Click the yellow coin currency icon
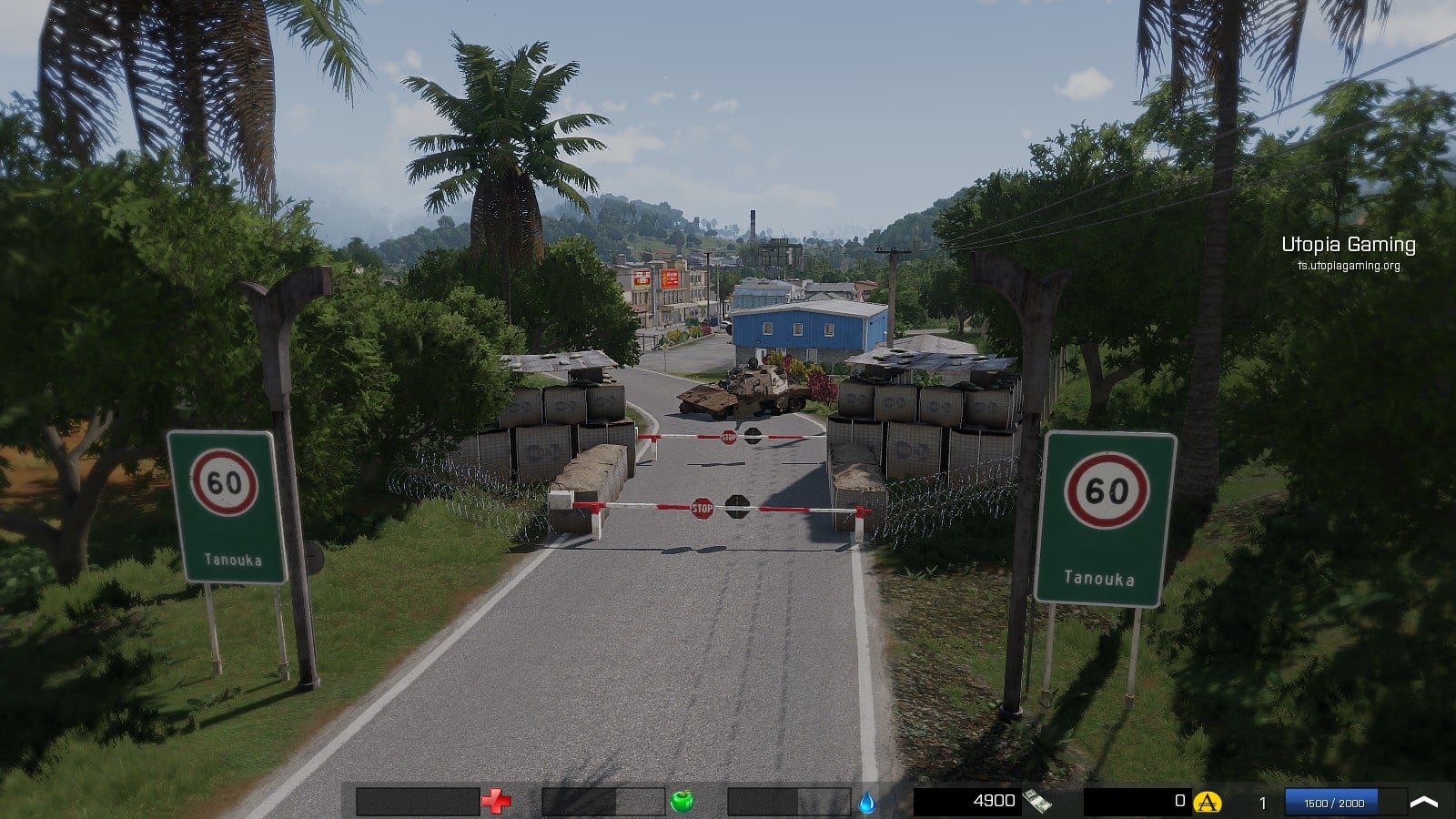The image size is (1456, 819). coord(1207,802)
